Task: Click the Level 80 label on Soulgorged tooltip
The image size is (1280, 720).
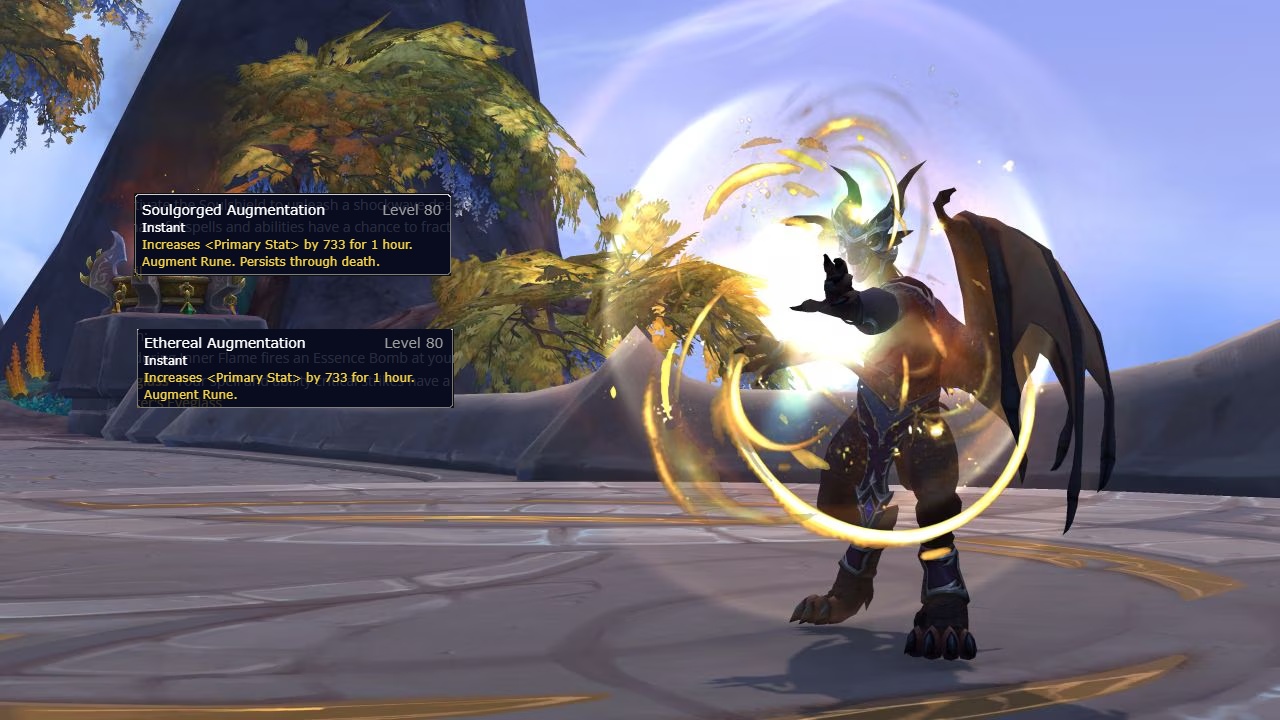Action: coord(411,210)
